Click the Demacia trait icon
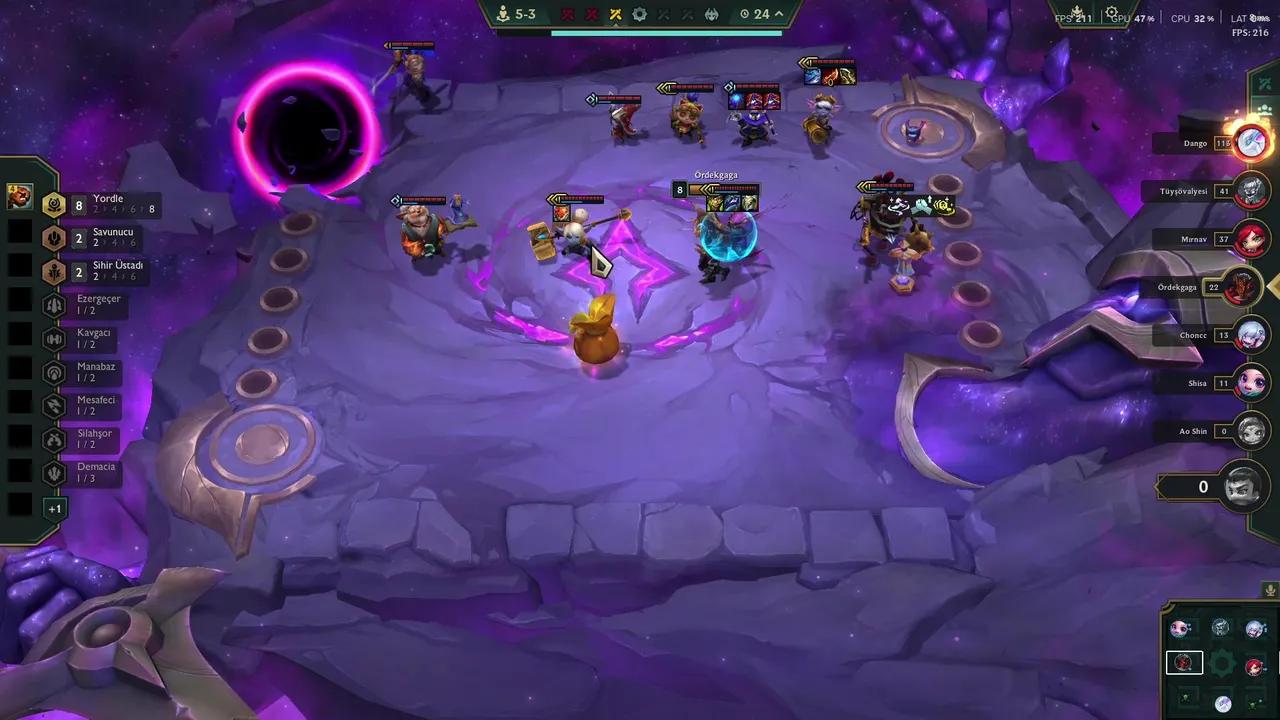This screenshot has width=1280, height=720. 54,471
